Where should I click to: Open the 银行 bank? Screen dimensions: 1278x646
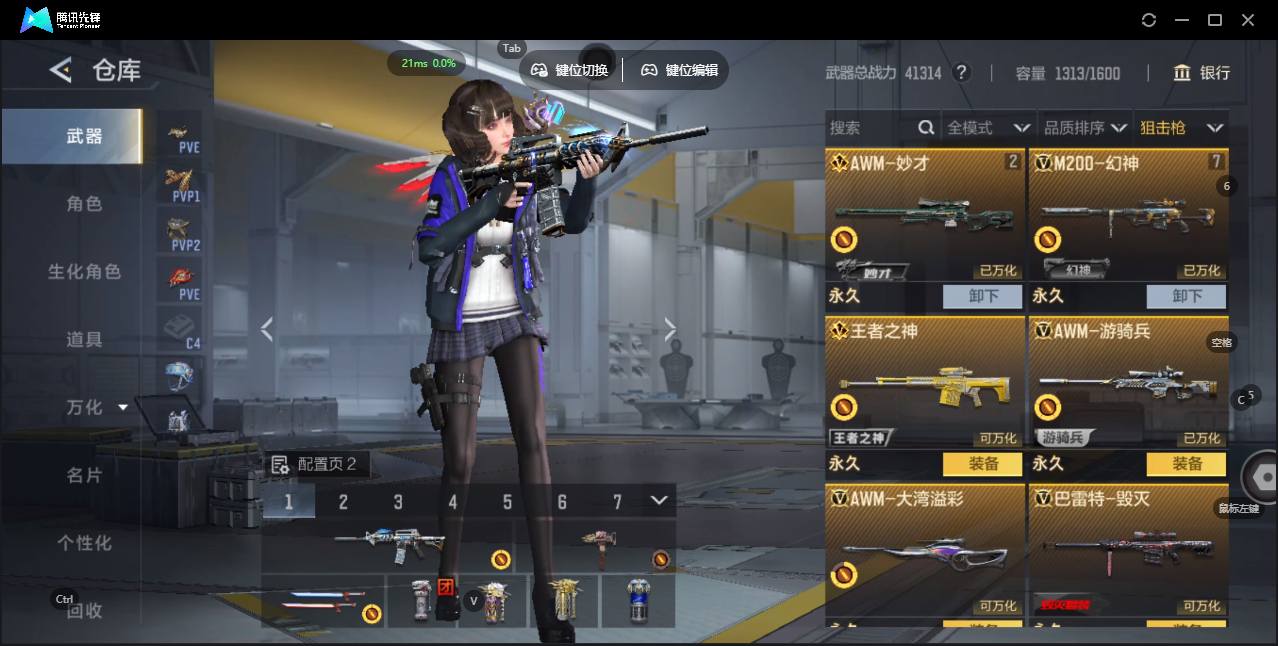click(x=1202, y=73)
